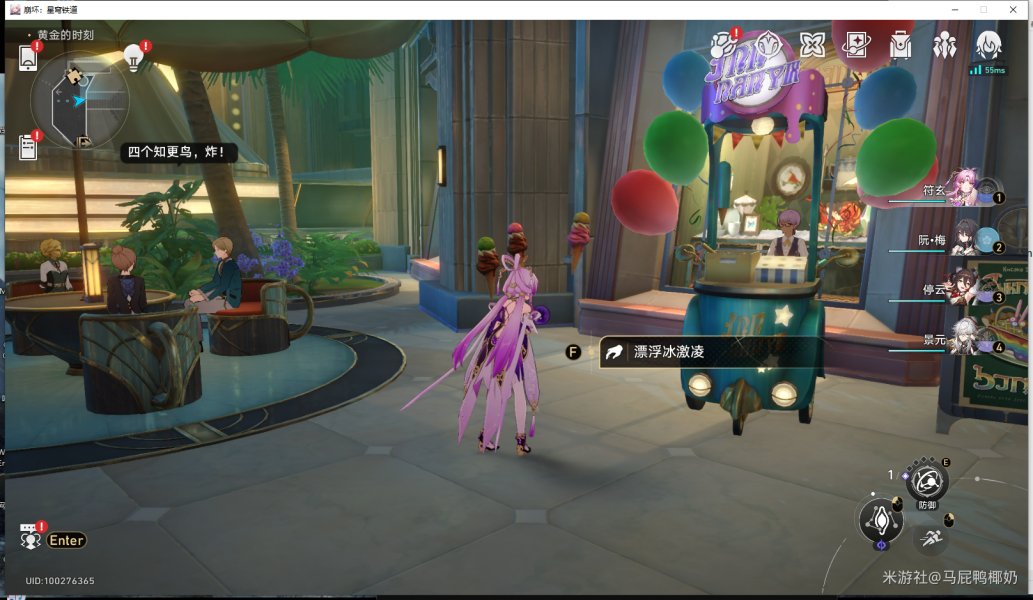Viewport: 1033px width, 600px height.
Task: Close the game window
Action: coord(1014,9)
